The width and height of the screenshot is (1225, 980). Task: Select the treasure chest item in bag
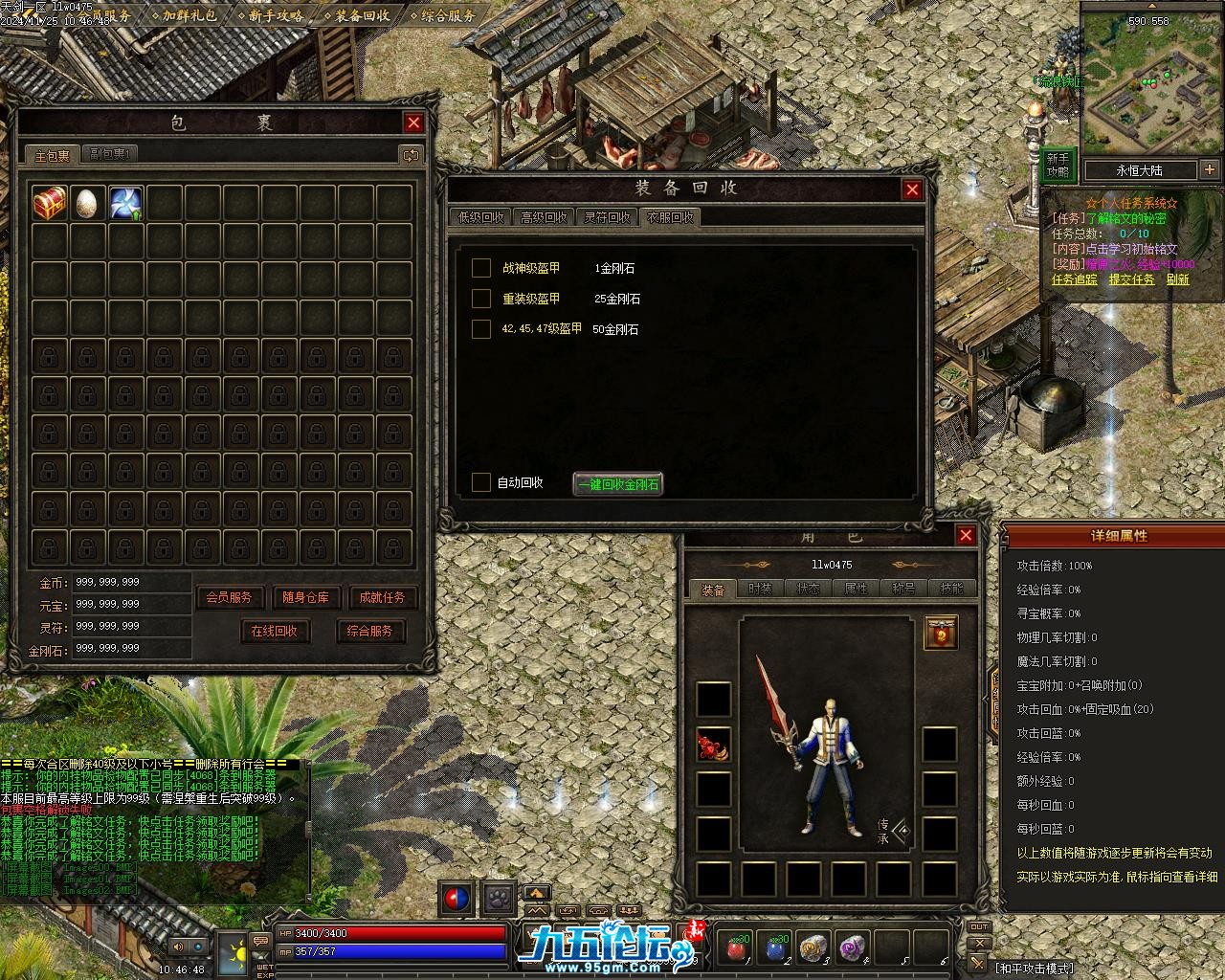(x=50, y=203)
